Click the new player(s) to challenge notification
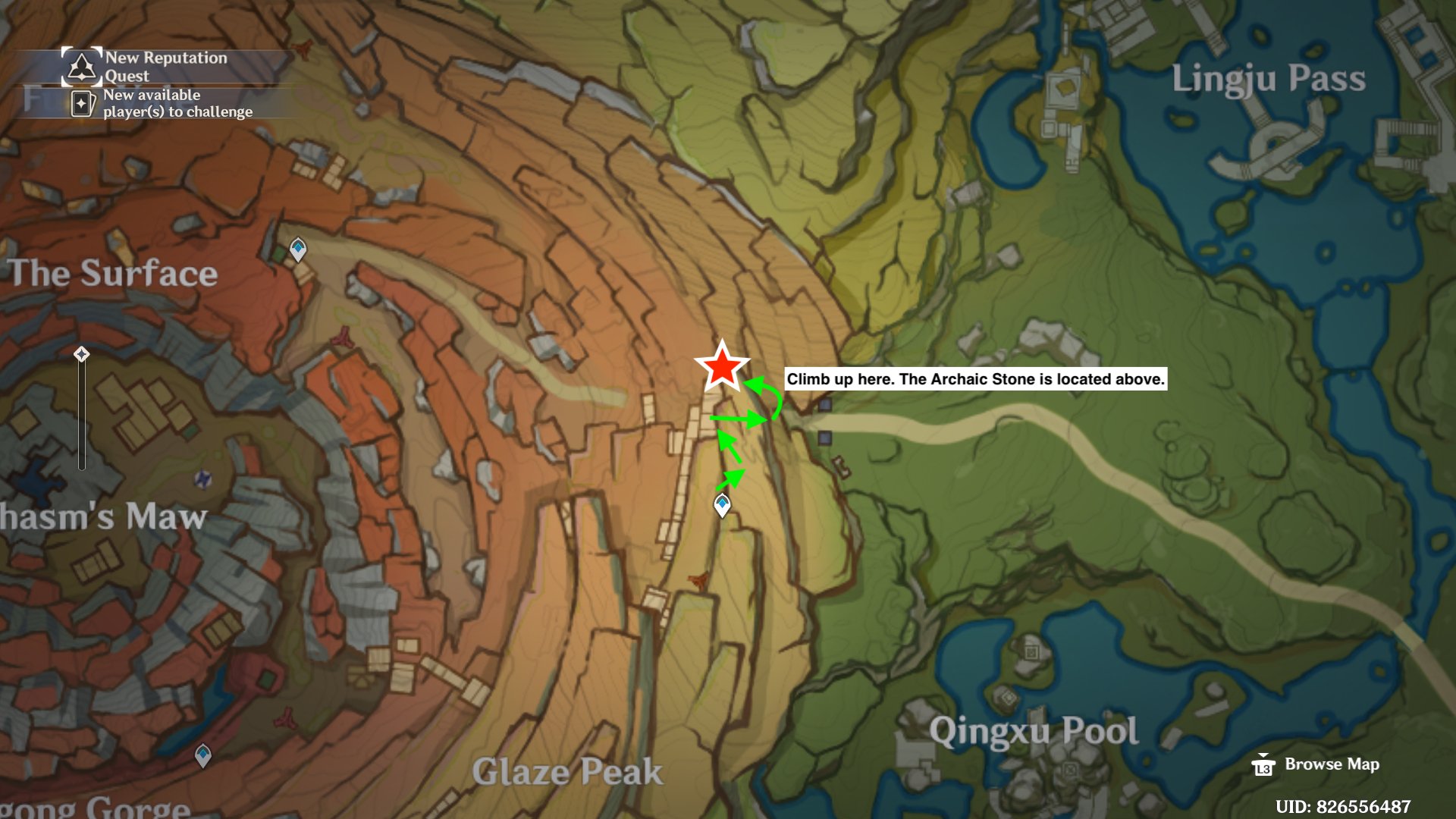 click(178, 103)
